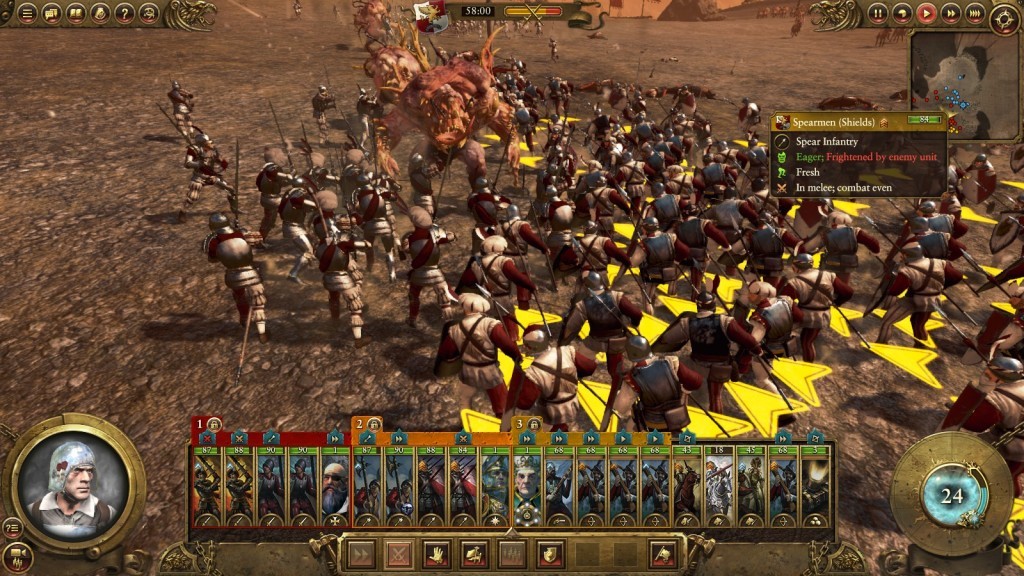Open the open-book icon in the top bar
The width and height of the screenshot is (1024, 576).
tap(75, 13)
